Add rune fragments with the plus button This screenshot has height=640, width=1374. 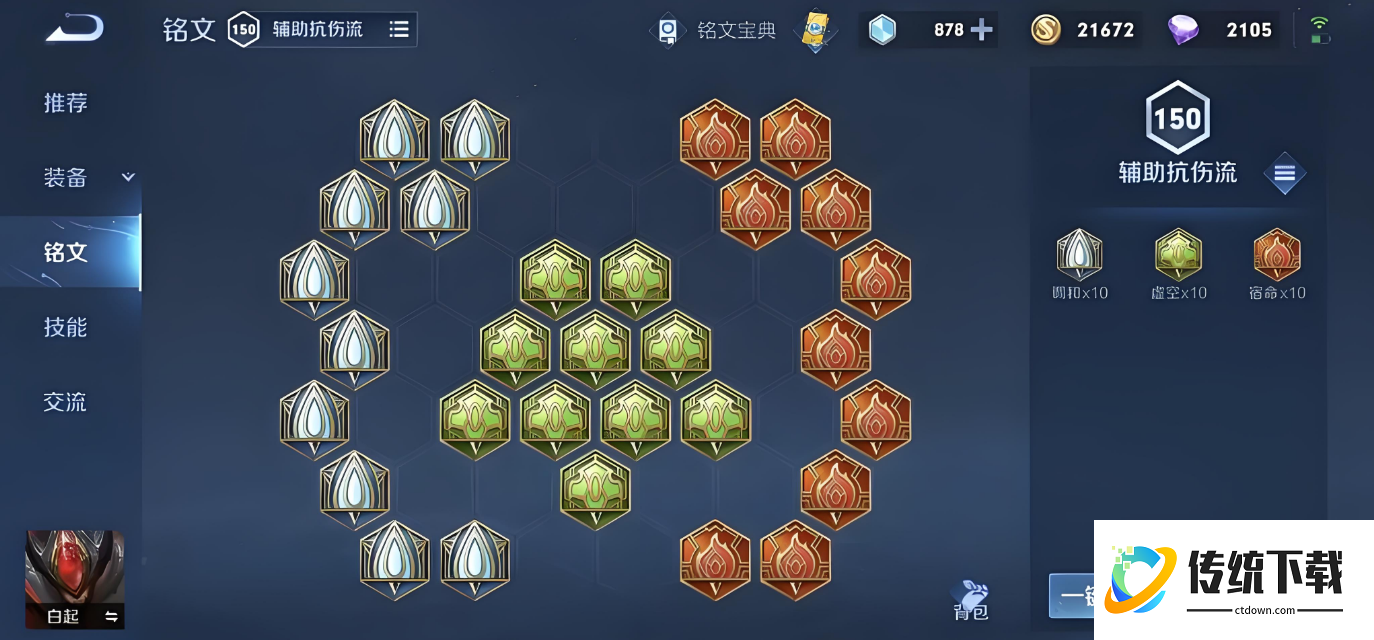click(982, 30)
